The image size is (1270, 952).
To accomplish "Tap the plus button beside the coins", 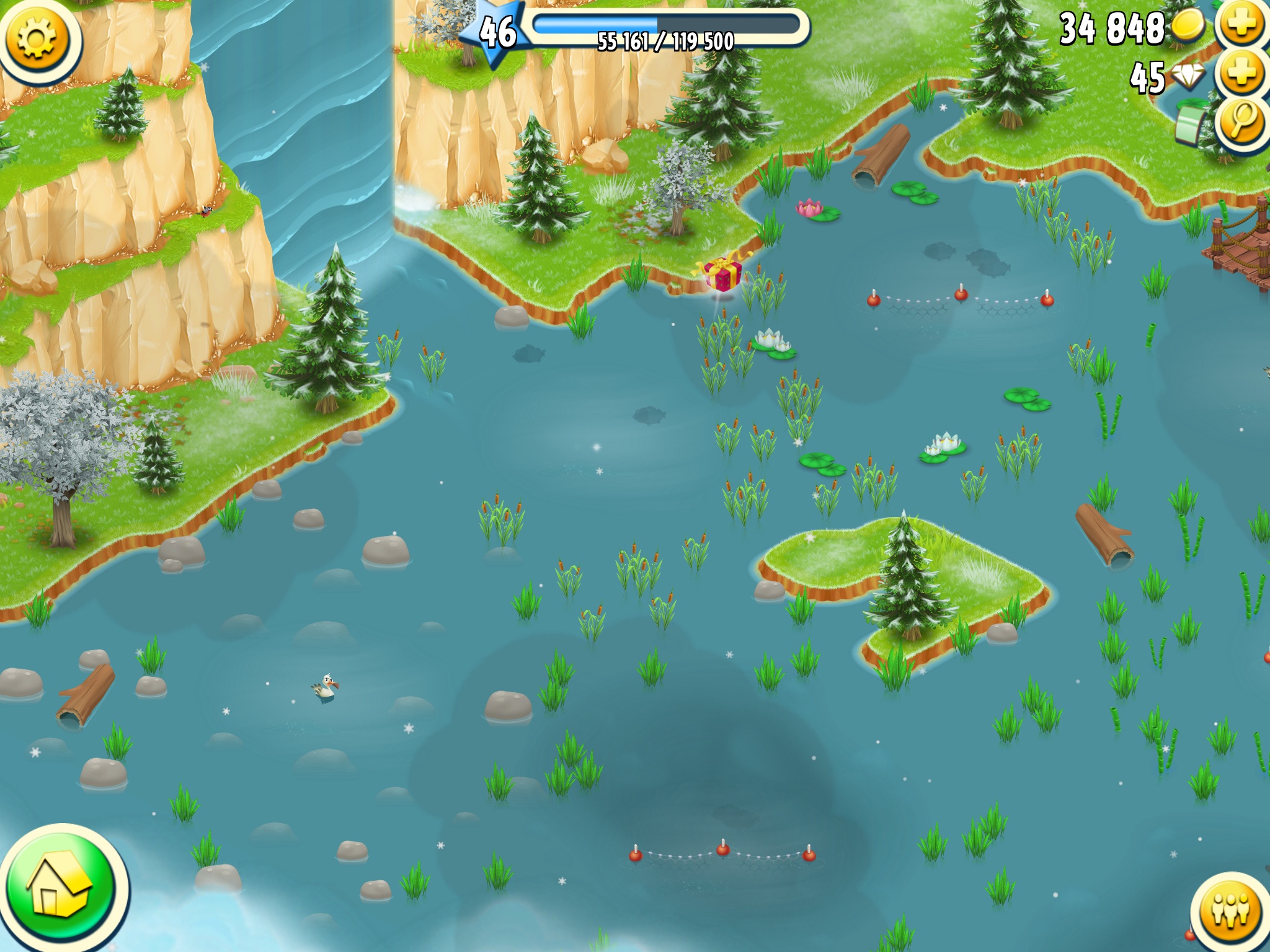I will (x=1242, y=25).
